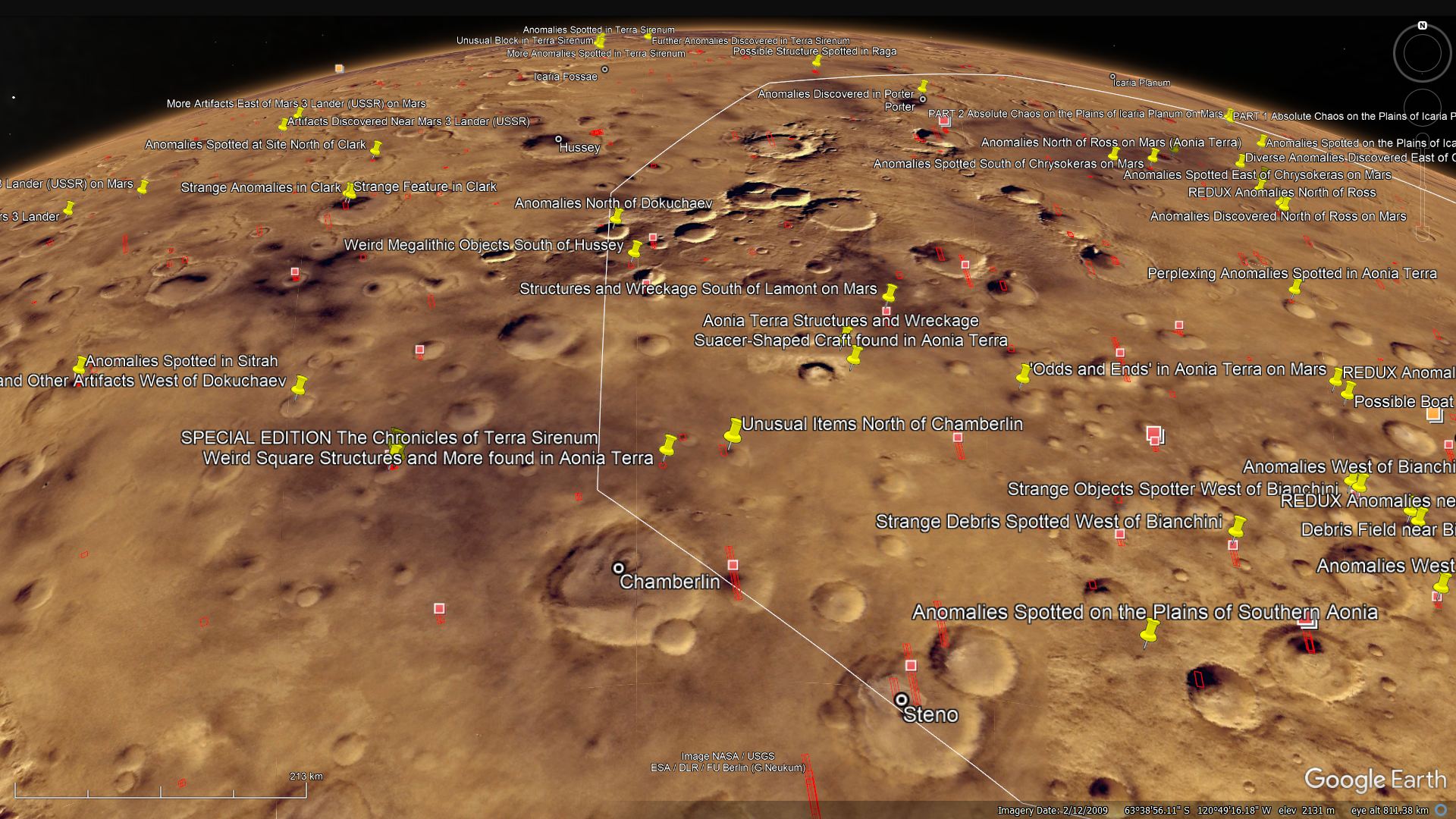Select the Anomalies Spotted in Sitrah pin
The width and height of the screenshot is (1456, 819).
(x=80, y=366)
